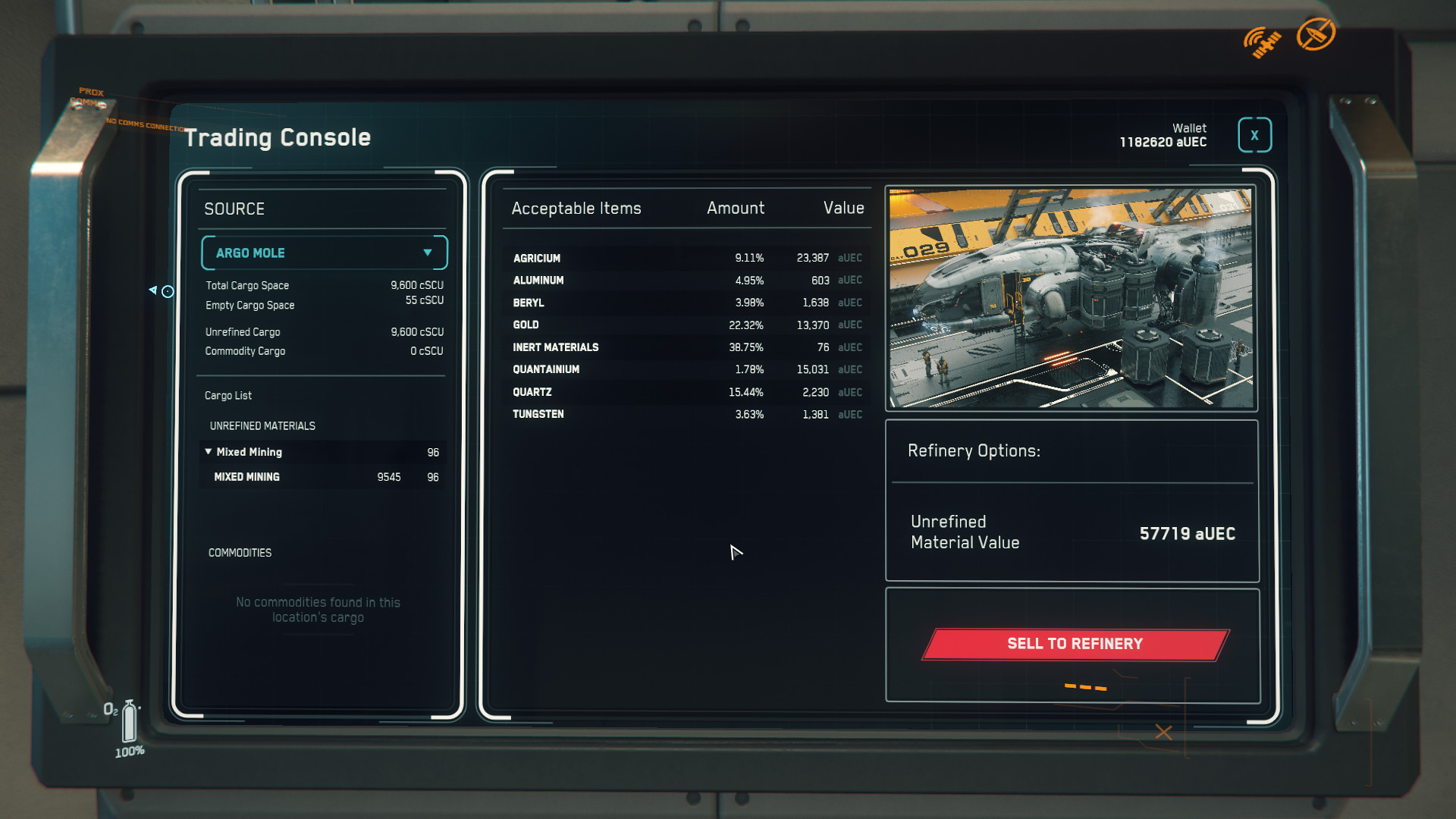Select the Agricium row
Screen dimensions: 1456x819
[686, 259]
